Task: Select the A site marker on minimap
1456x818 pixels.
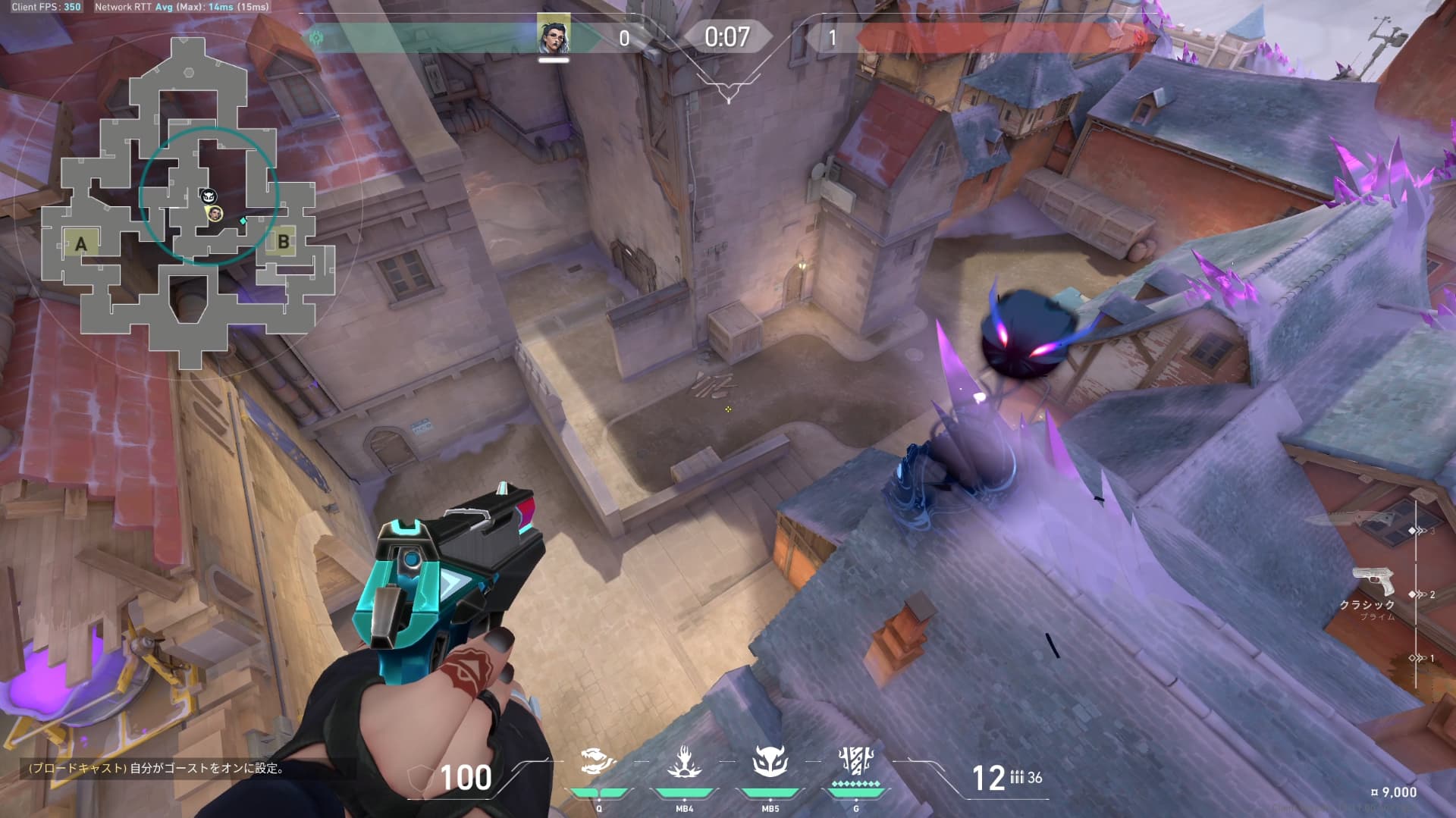Action: pyautogui.click(x=81, y=244)
